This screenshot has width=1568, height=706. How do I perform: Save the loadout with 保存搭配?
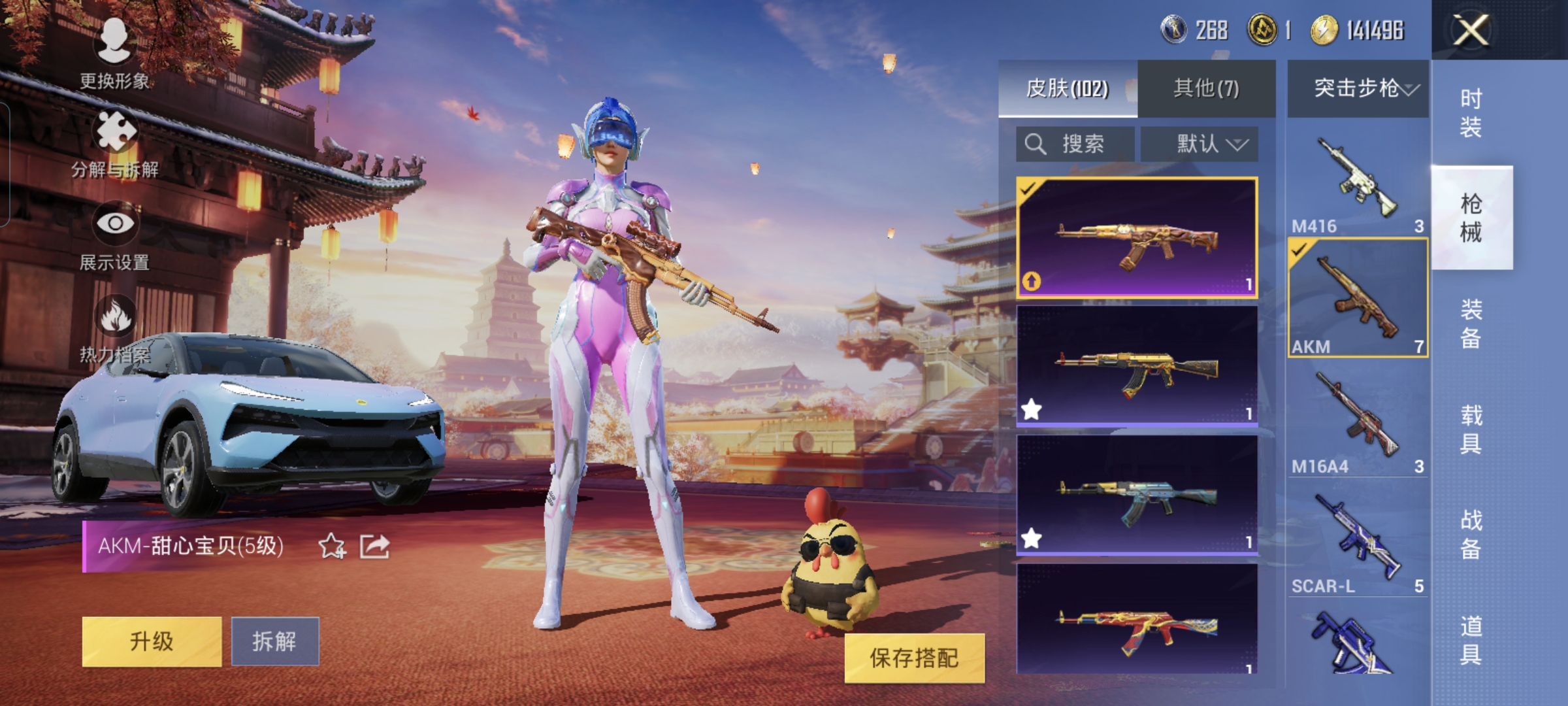pyautogui.click(x=914, y=658)
